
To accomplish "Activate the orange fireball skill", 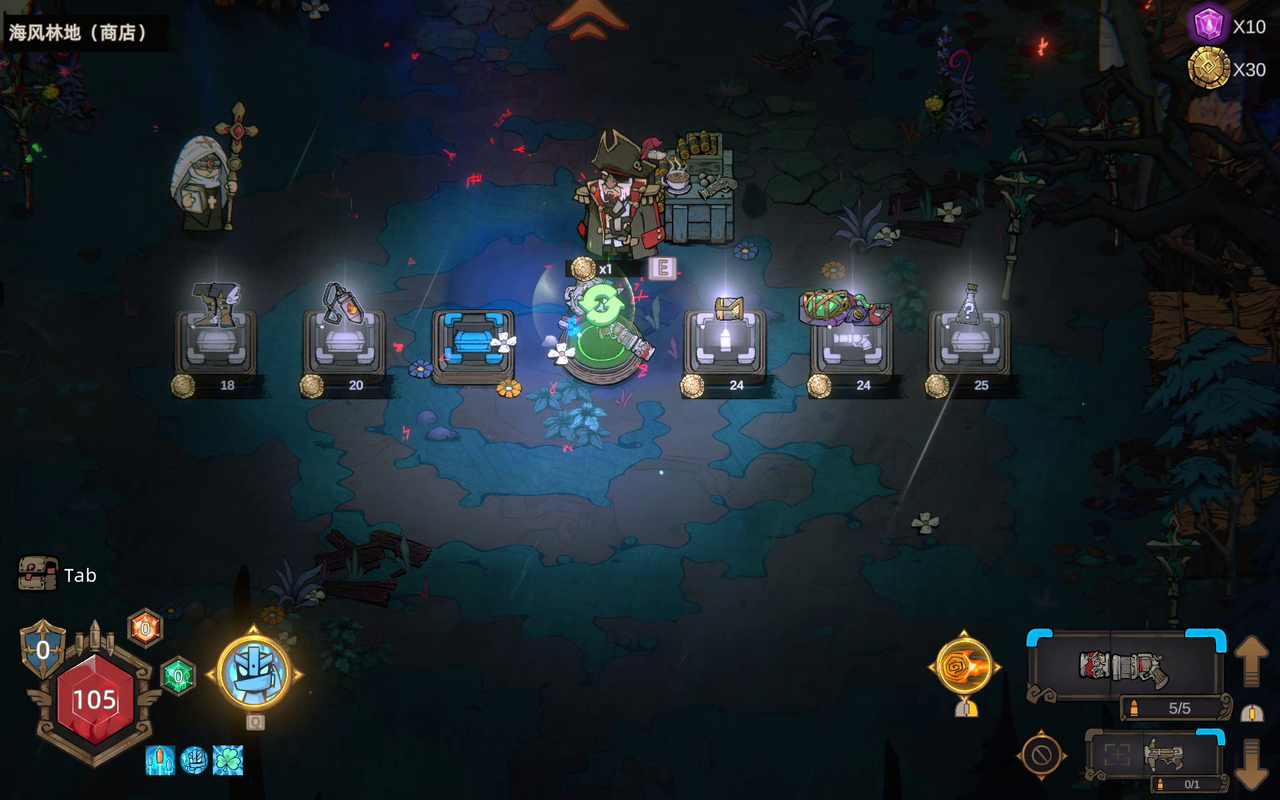I will (x=965, y=667).
